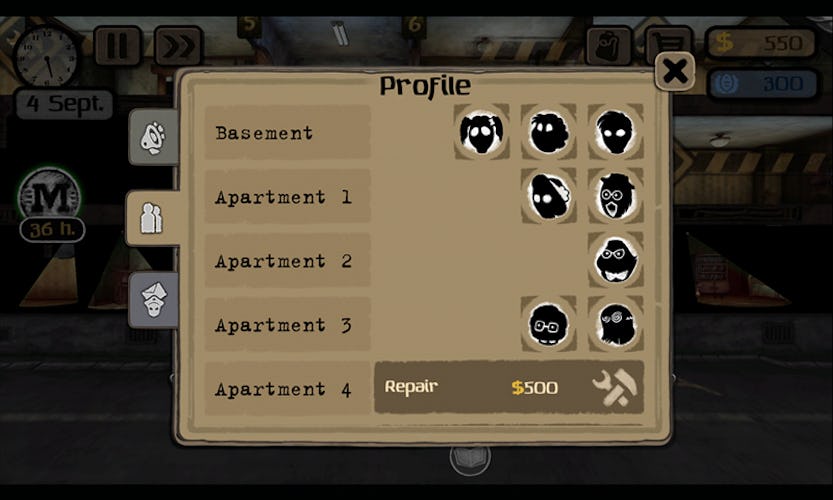Select the spiral-glasses tenant portrait
Image resolution: width=833 pixels, height=500 pixels.
(x=615, y=324)
